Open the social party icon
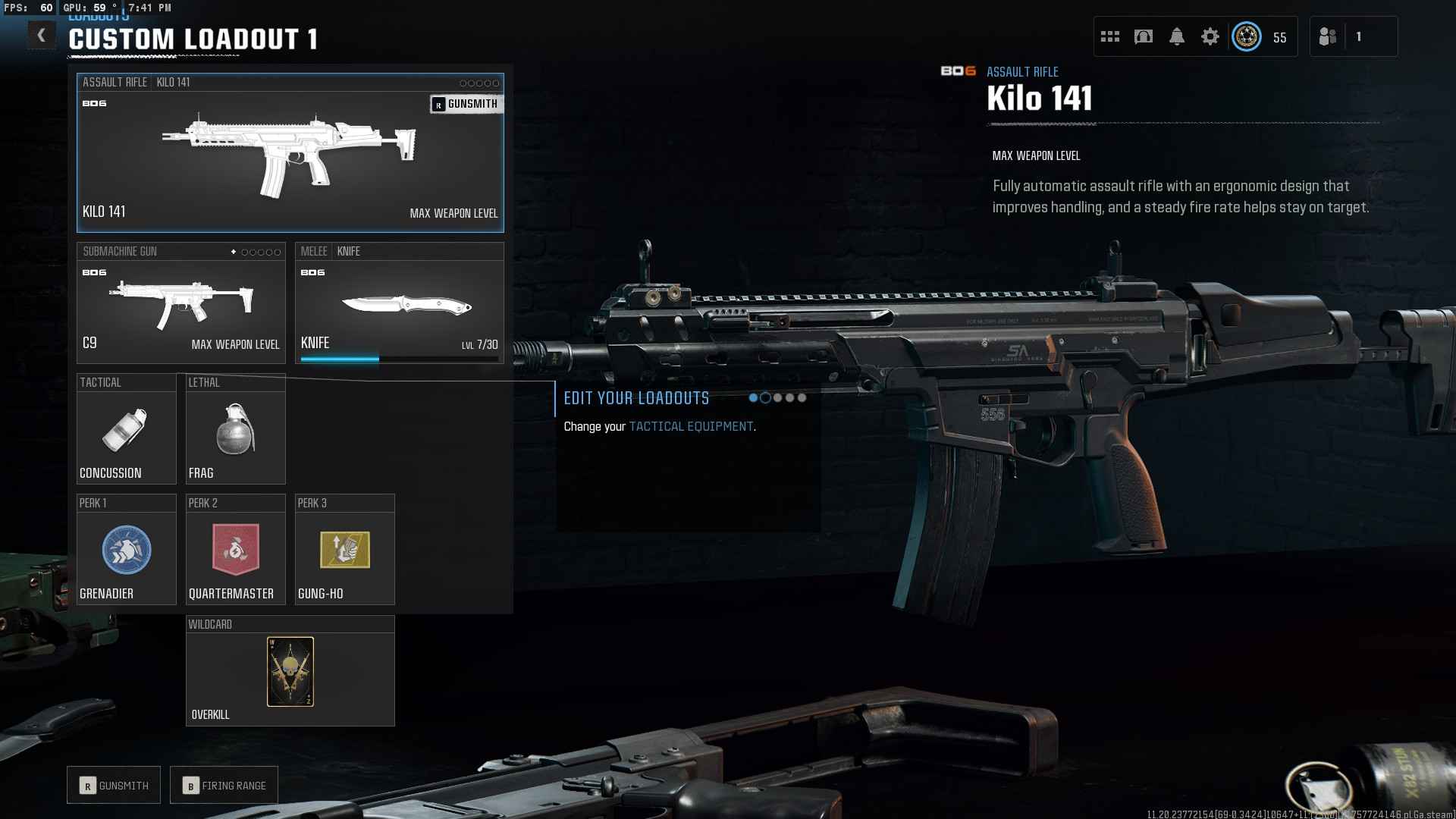The image size is (1456, 819). pos(1328,36)
